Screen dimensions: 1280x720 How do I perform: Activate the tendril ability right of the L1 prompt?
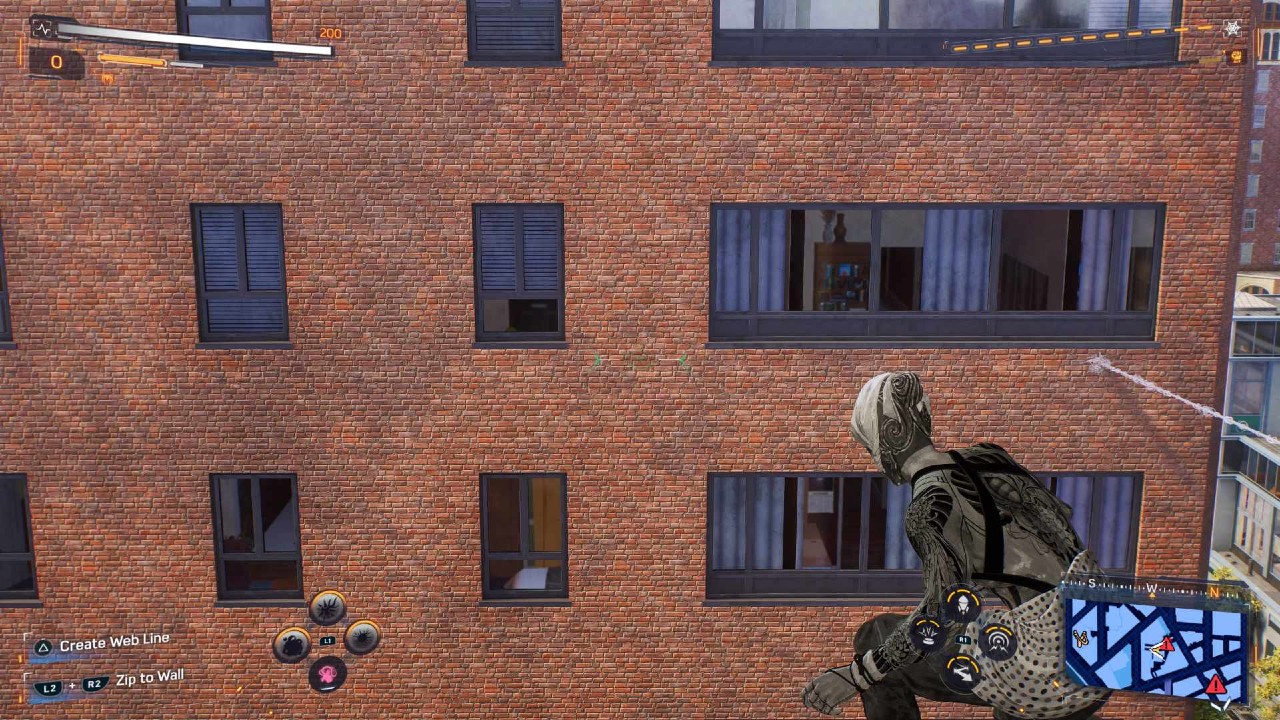pyautogui.click(x=362, y=637)
